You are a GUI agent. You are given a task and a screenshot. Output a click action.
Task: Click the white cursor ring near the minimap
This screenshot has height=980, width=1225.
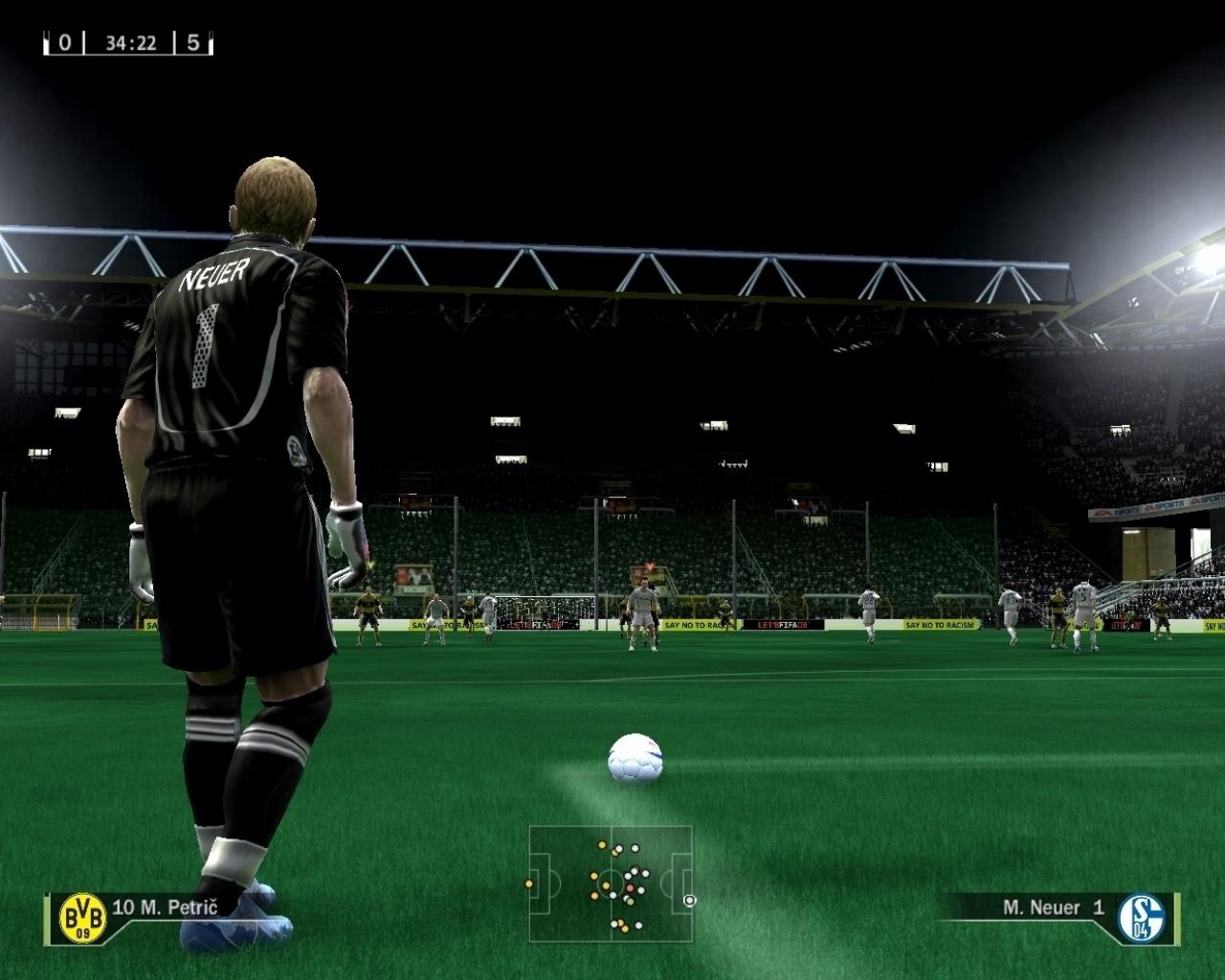[x=689, y=901]
